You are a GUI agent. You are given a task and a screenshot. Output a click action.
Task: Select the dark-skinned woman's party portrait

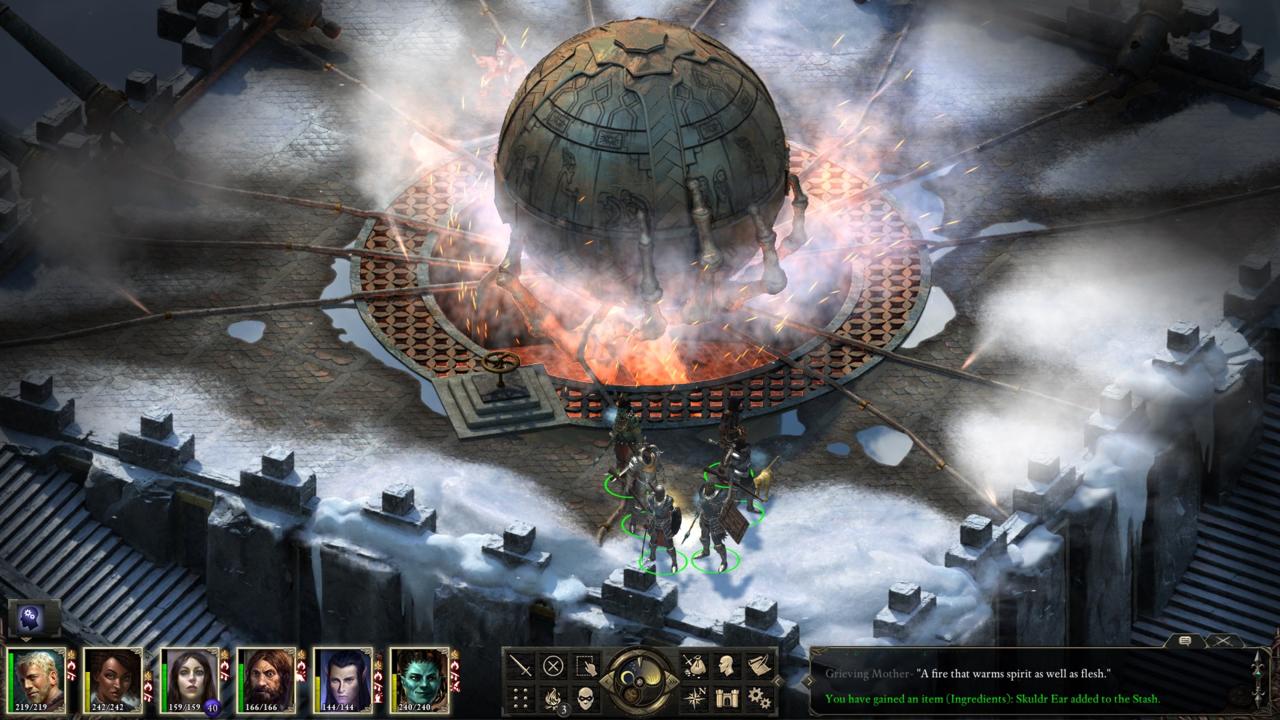[113, 678]
